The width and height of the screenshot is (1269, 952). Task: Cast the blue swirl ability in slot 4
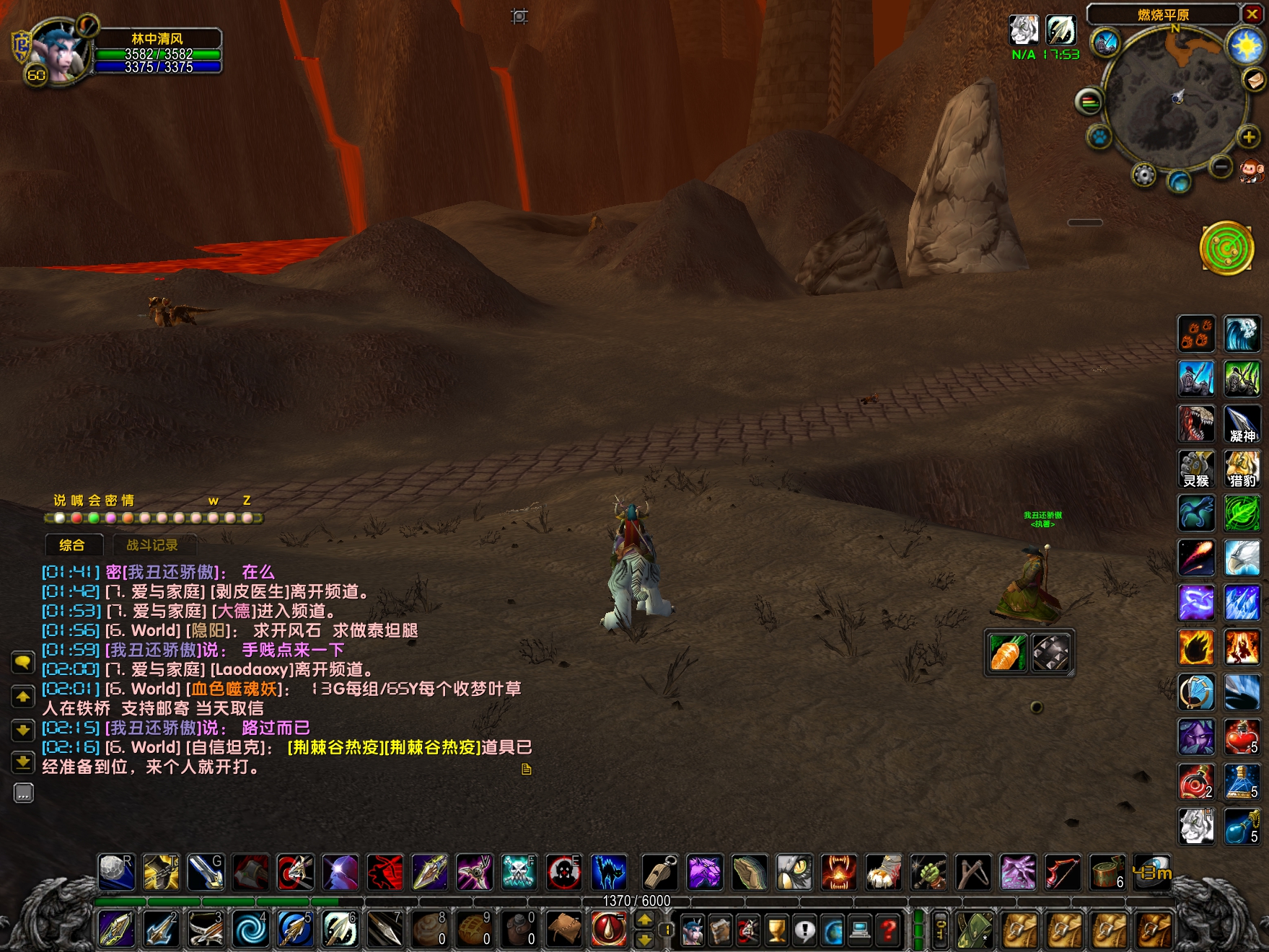(x=250, y=929)
